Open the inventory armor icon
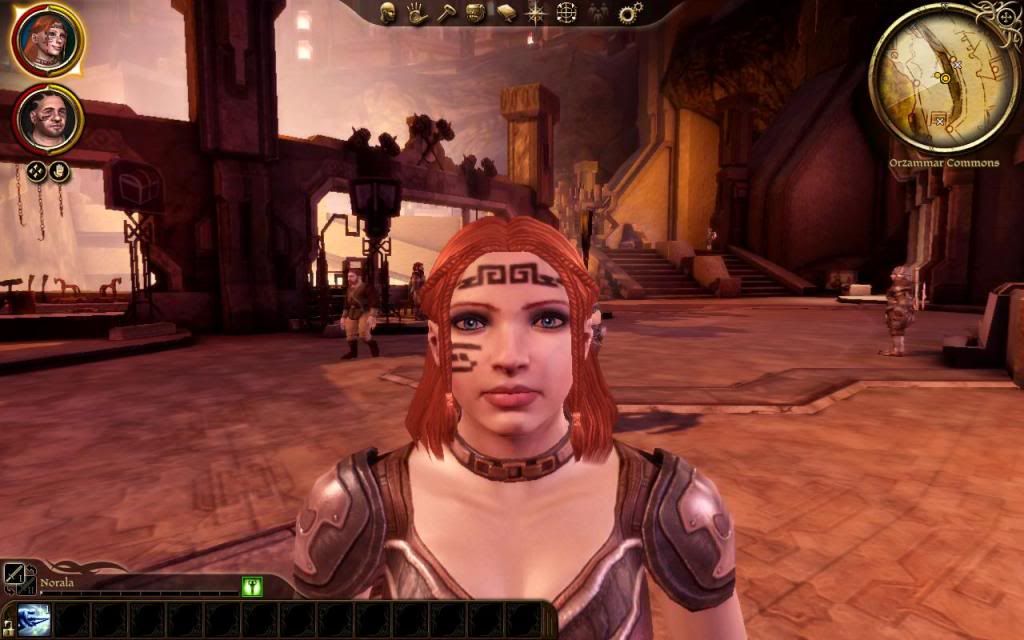Image resolution: width=1024 pixels, height=640 pixels. pos(475,13)
